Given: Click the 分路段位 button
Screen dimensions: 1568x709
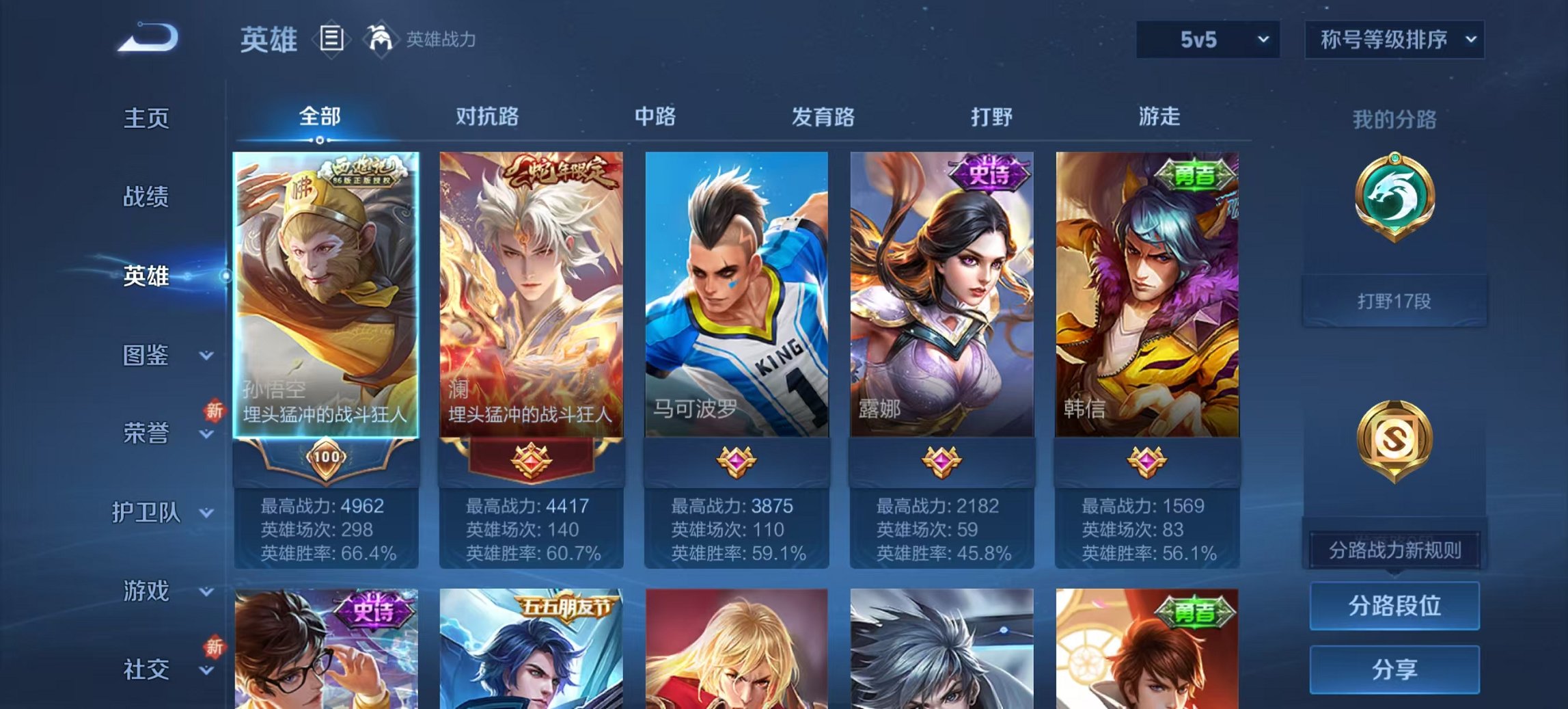Looking at the screenshot, I should pyautogui.click(x=1394, y=606).
